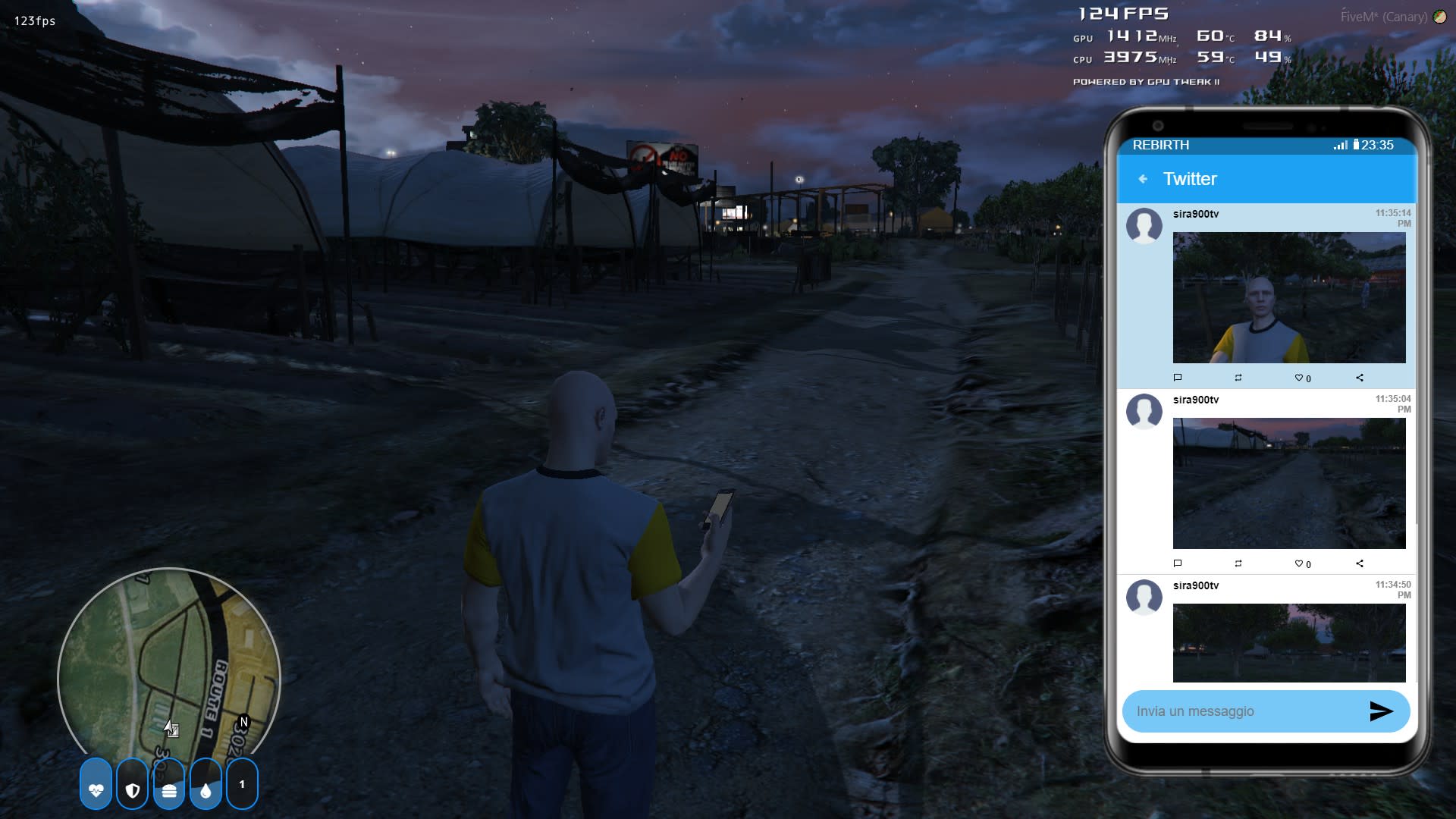
Task: Reply to the 11:35:04 PM tweet
Action: (1178, 563)
